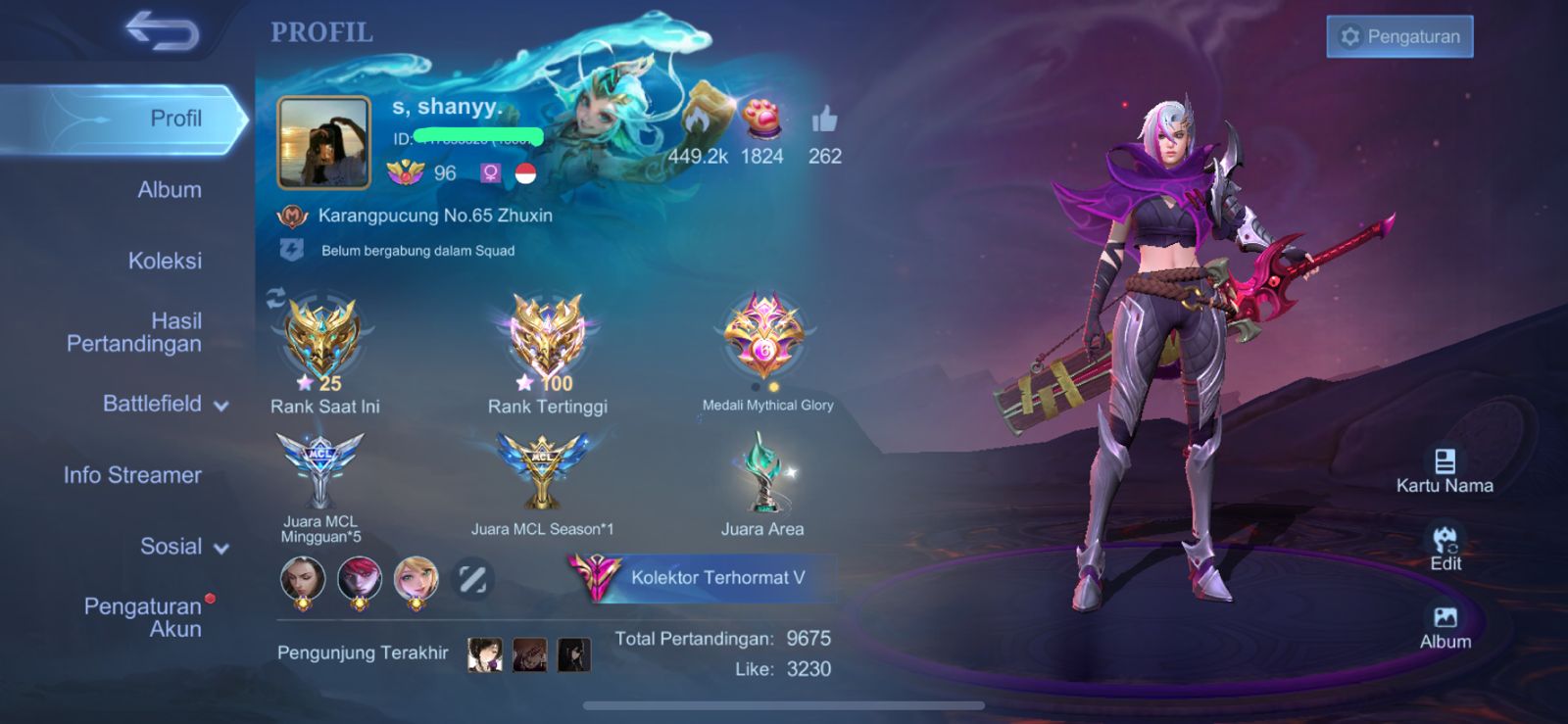Expand the Battlefield section
The height and width of the screenshot is (724, 1568).
coord(165,404)
